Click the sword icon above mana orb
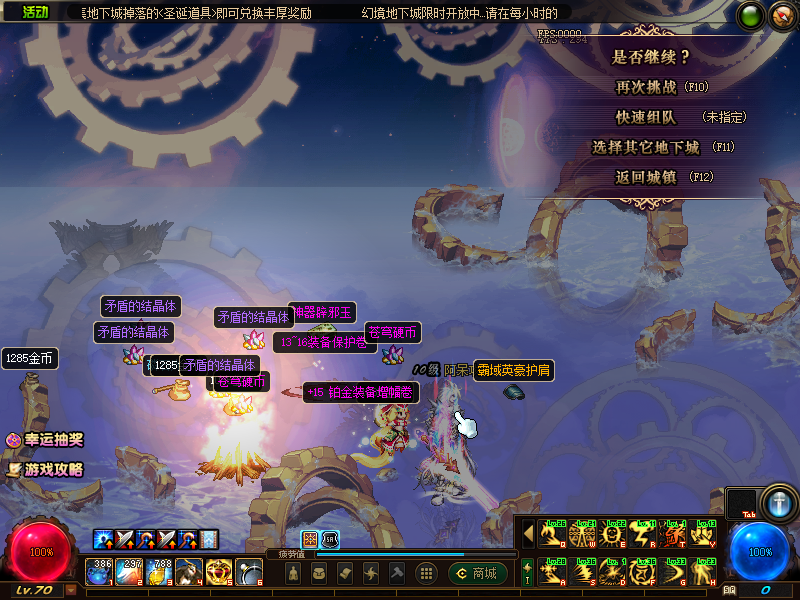This screenshot has height=600, width=800. (x=777, y=502)
